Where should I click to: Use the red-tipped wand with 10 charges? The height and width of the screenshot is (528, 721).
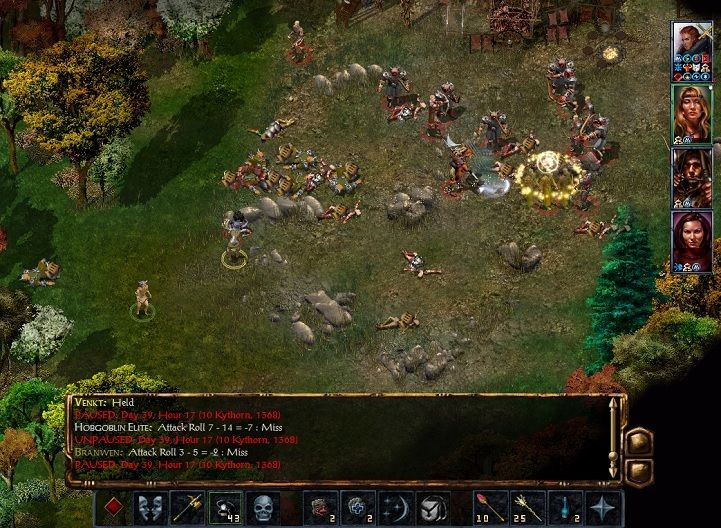click(x=491, y=508)
